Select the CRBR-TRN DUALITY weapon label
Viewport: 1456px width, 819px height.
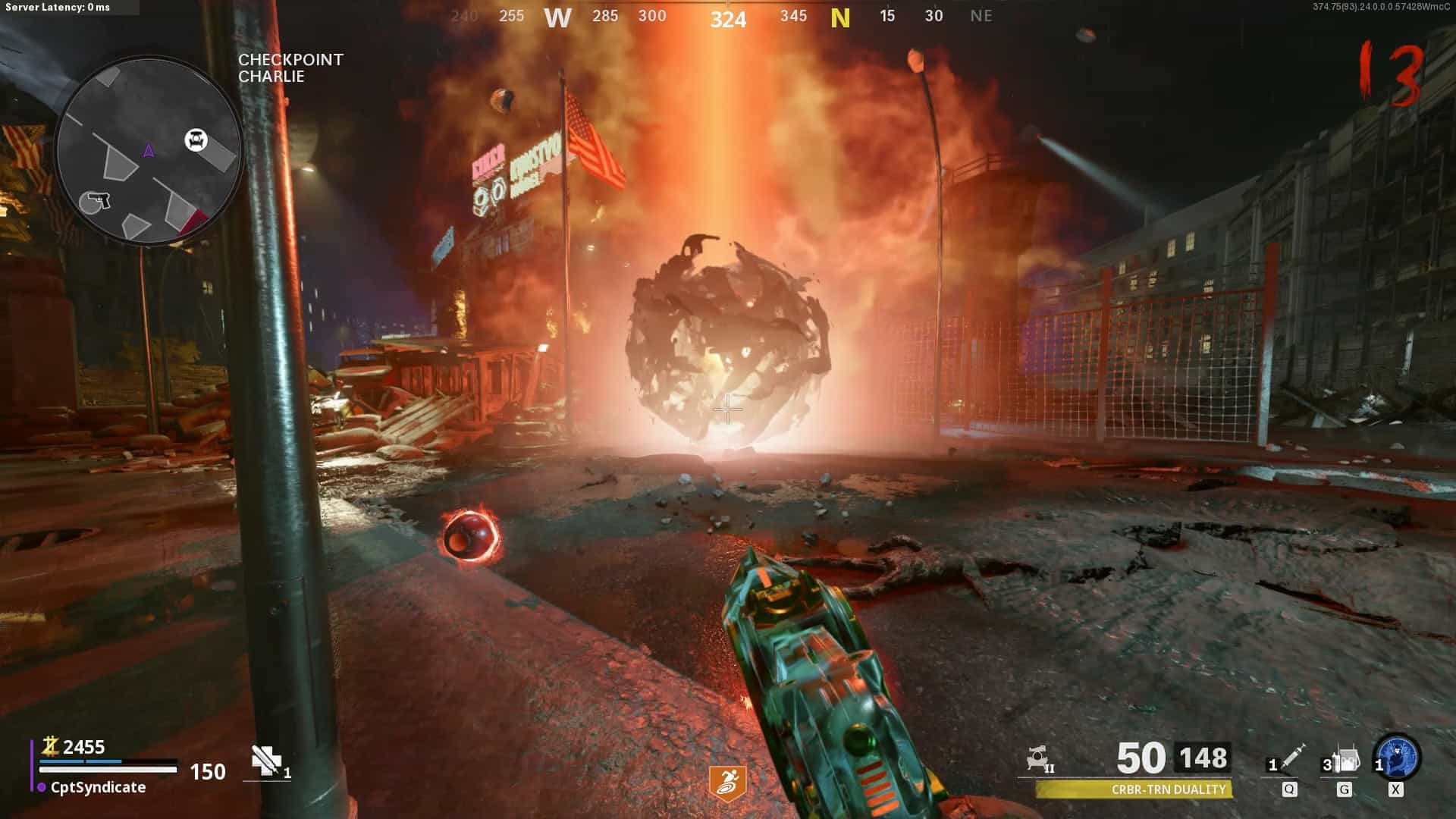point(1168,789)
